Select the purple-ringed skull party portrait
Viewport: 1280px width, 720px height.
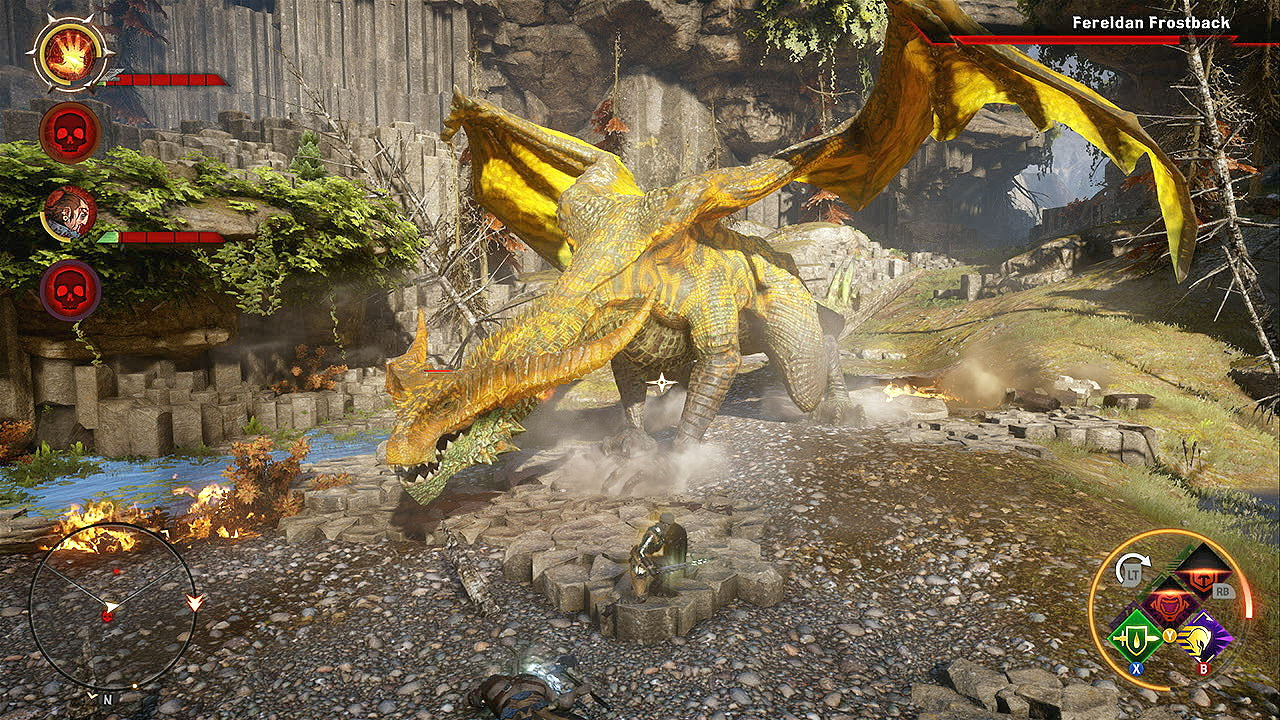[x=69, y=290]
